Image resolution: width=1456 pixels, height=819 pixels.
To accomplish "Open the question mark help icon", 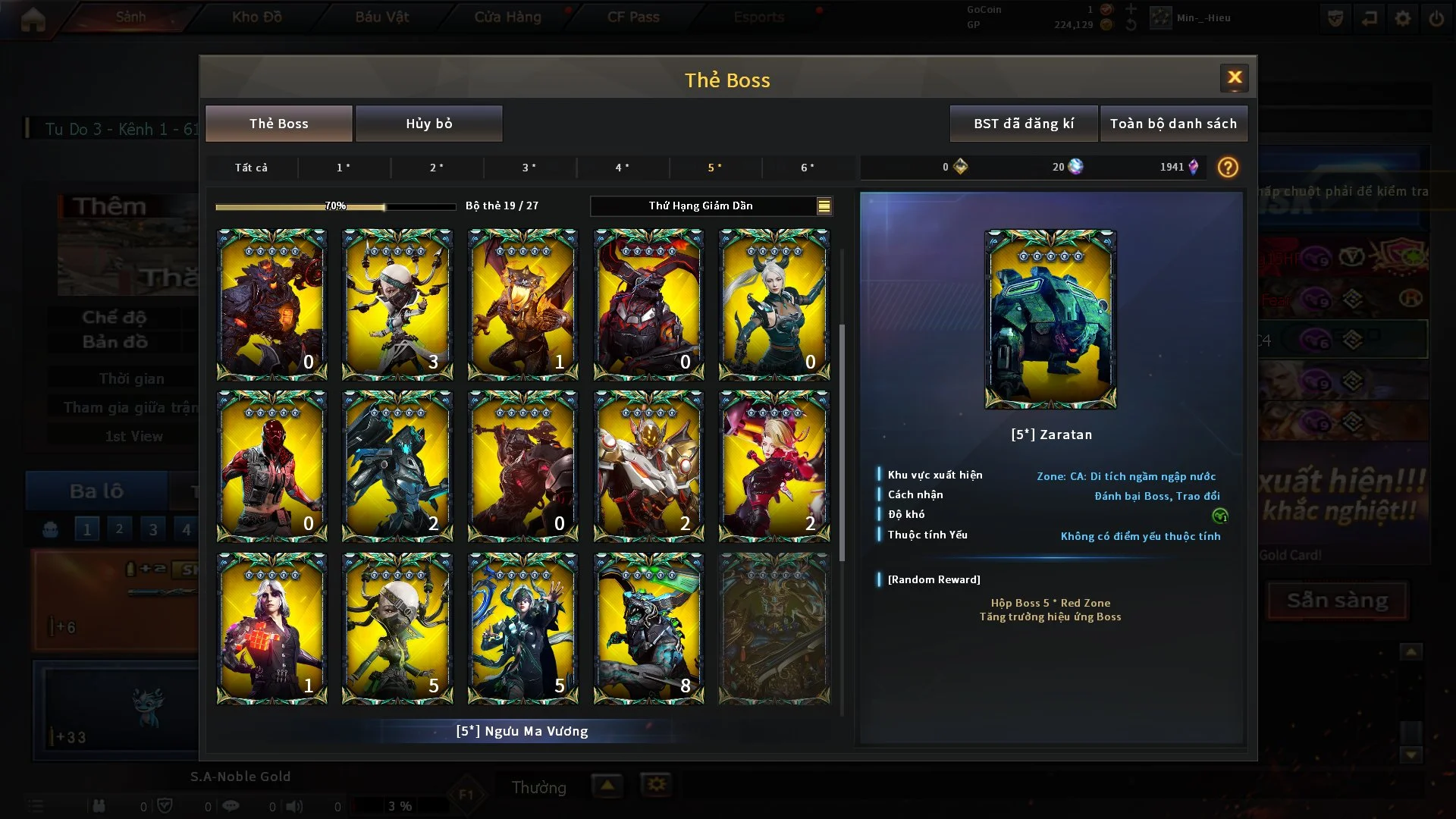I will (1227, 168).
